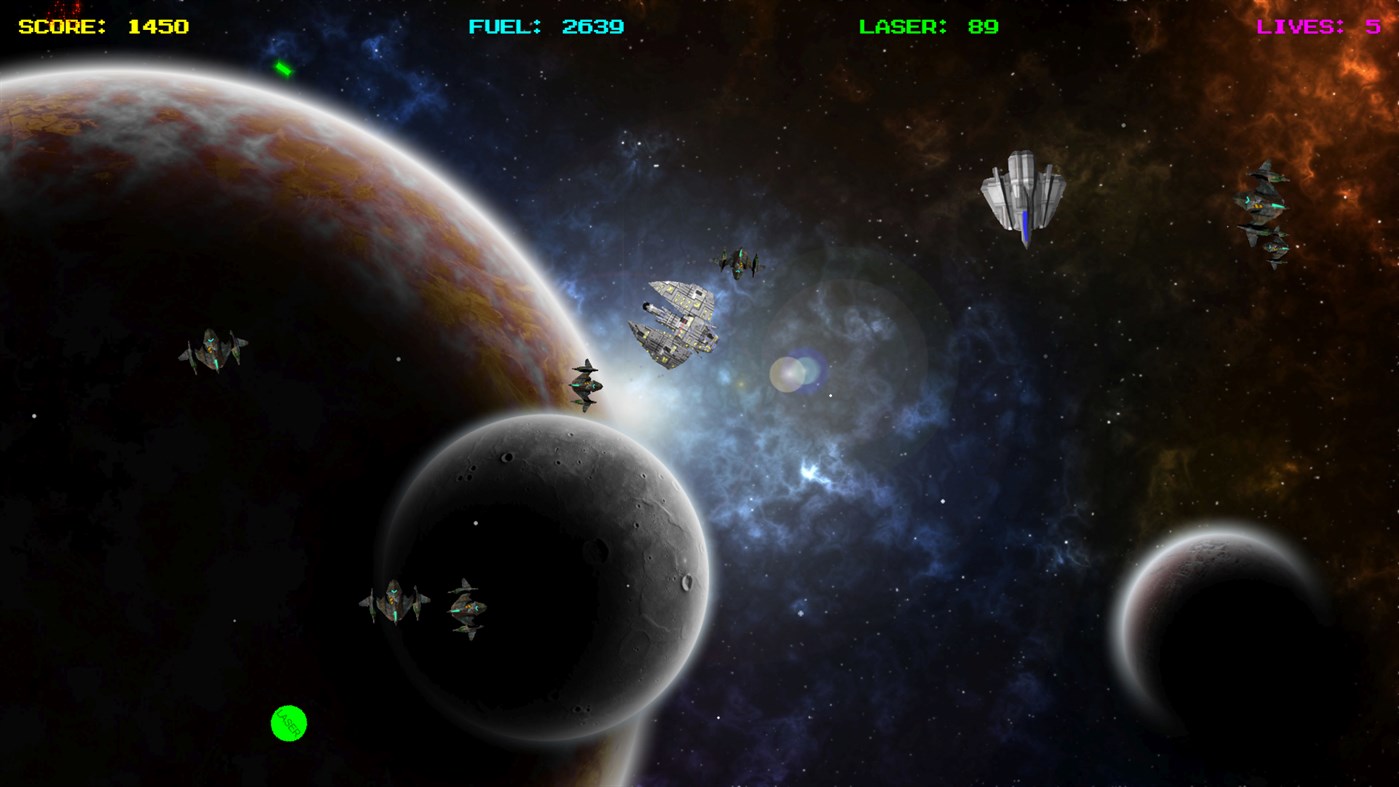Viewport: 1399px width, 787px height.
Task: Click the blue engine exhaust of the station
Action: pos(1026,228)
